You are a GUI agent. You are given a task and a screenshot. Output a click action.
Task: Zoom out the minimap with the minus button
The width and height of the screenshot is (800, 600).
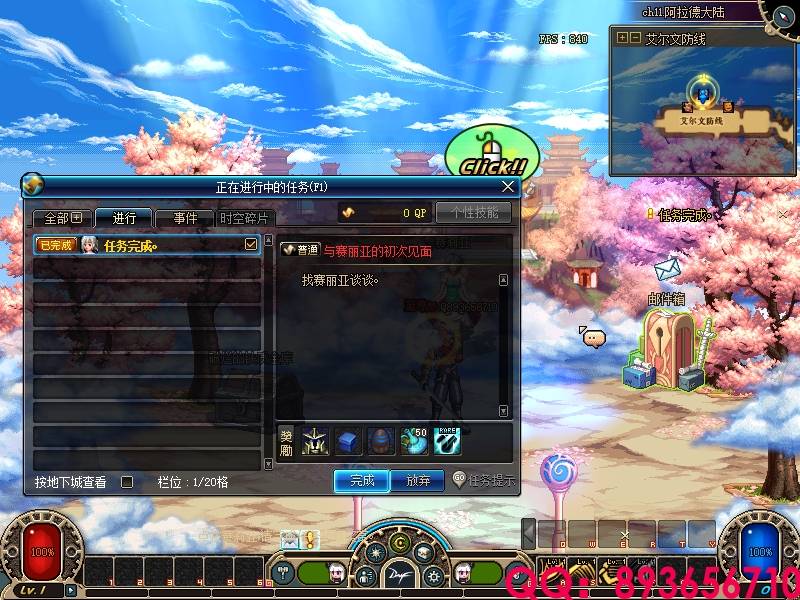pos(635,38)
